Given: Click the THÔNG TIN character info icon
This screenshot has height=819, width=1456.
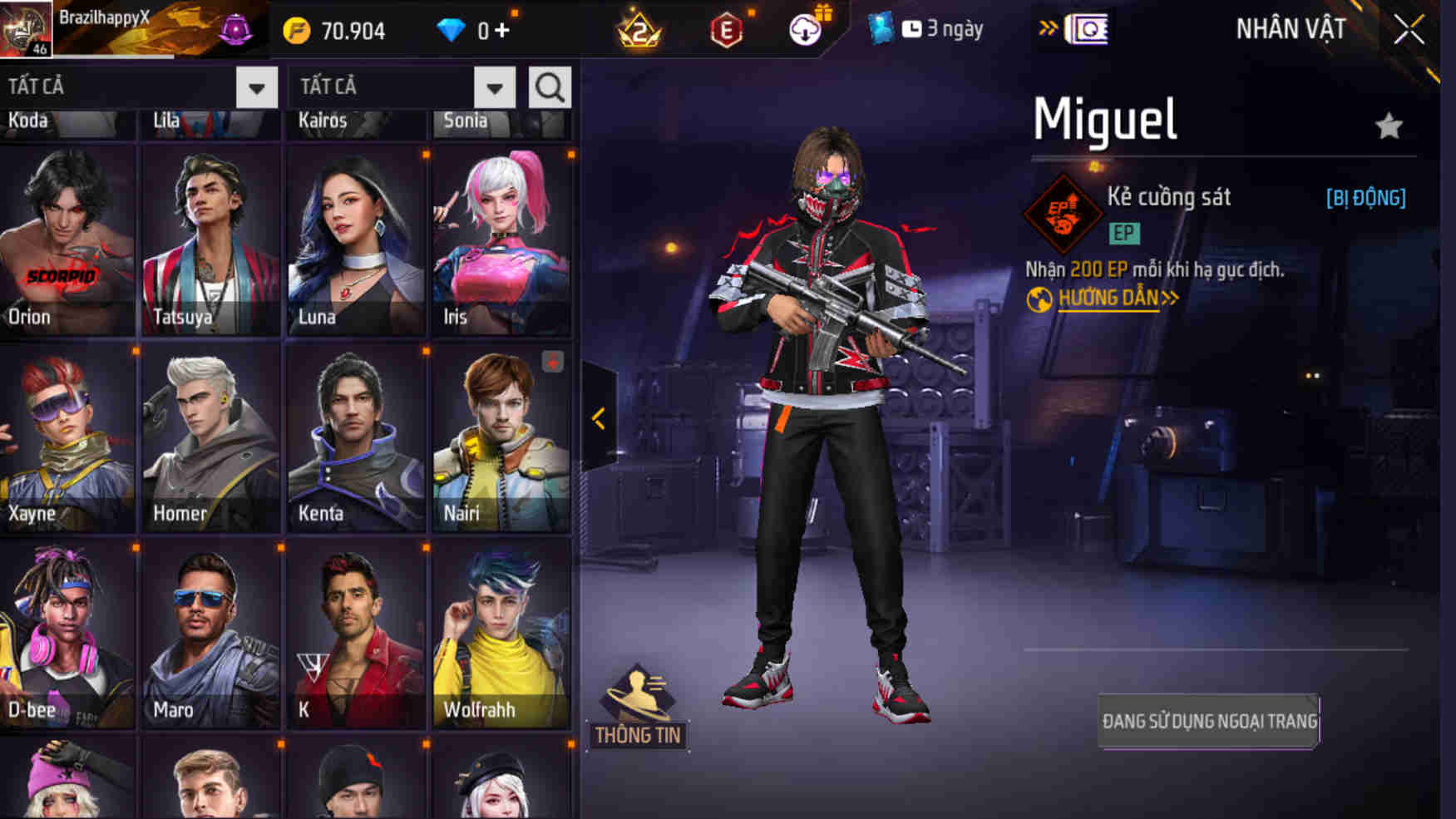Looking at the screenshot, I should pos(637,701).
